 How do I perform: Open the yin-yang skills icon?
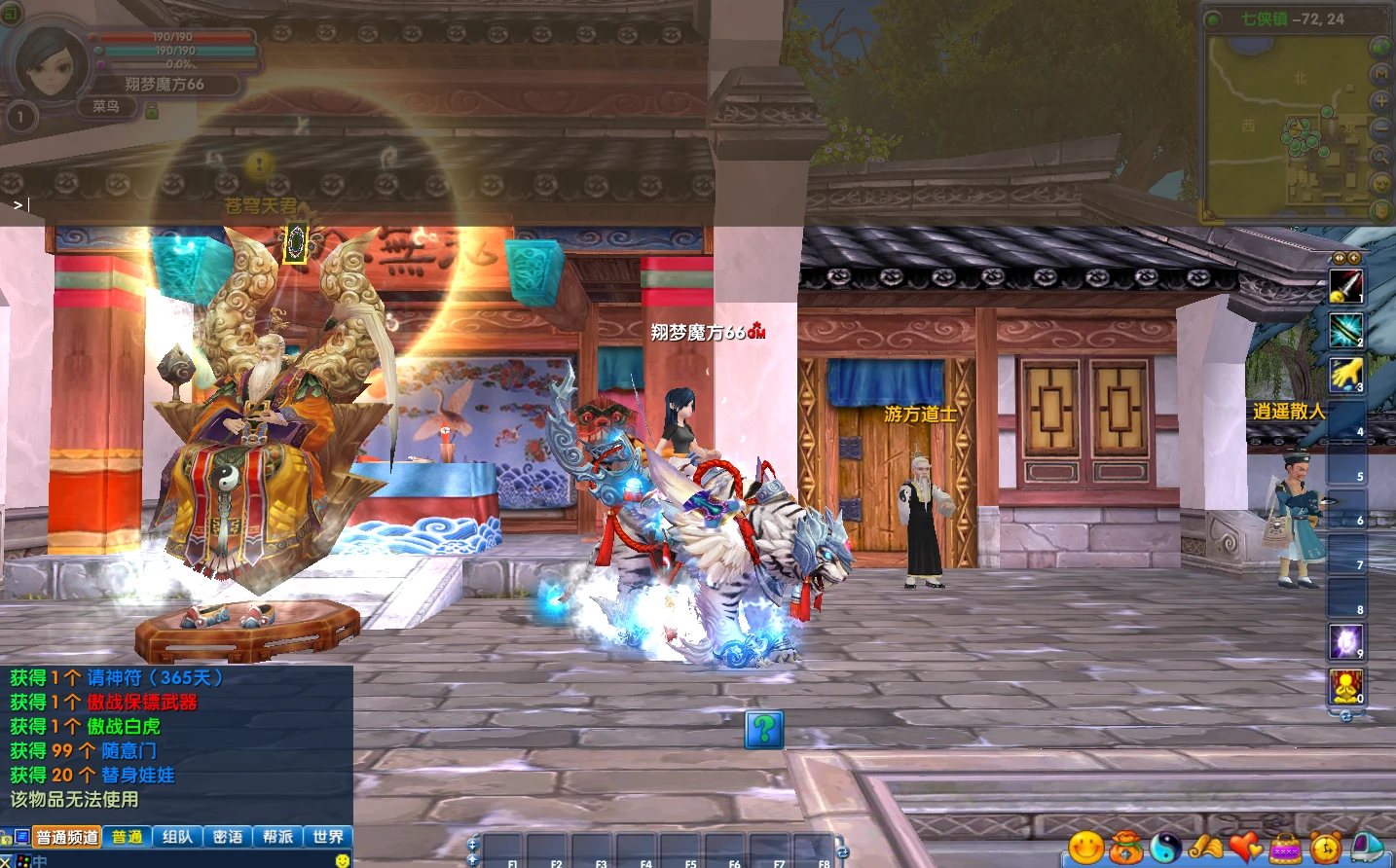coord(1166,849)
